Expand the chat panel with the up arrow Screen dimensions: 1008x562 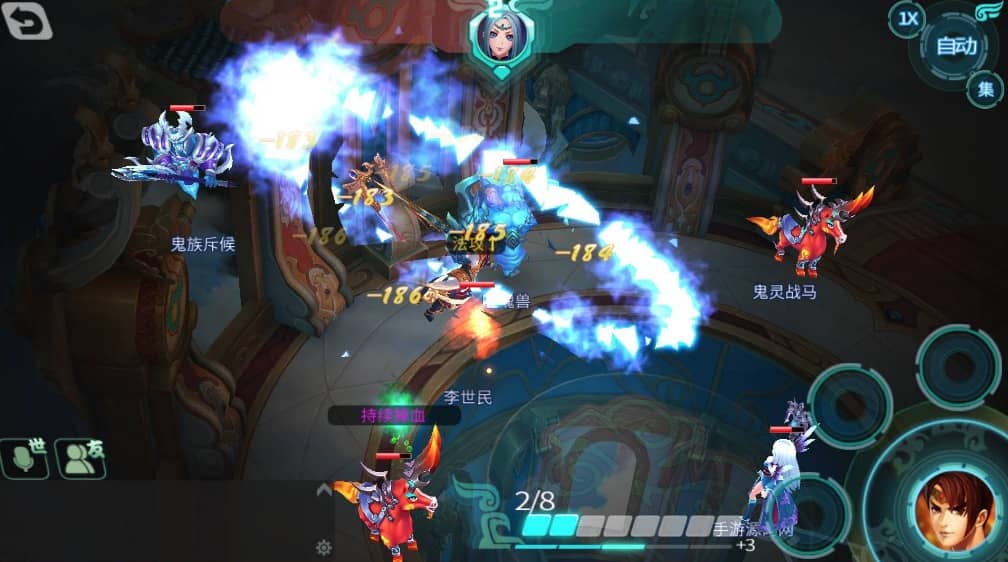pos(324,490)
